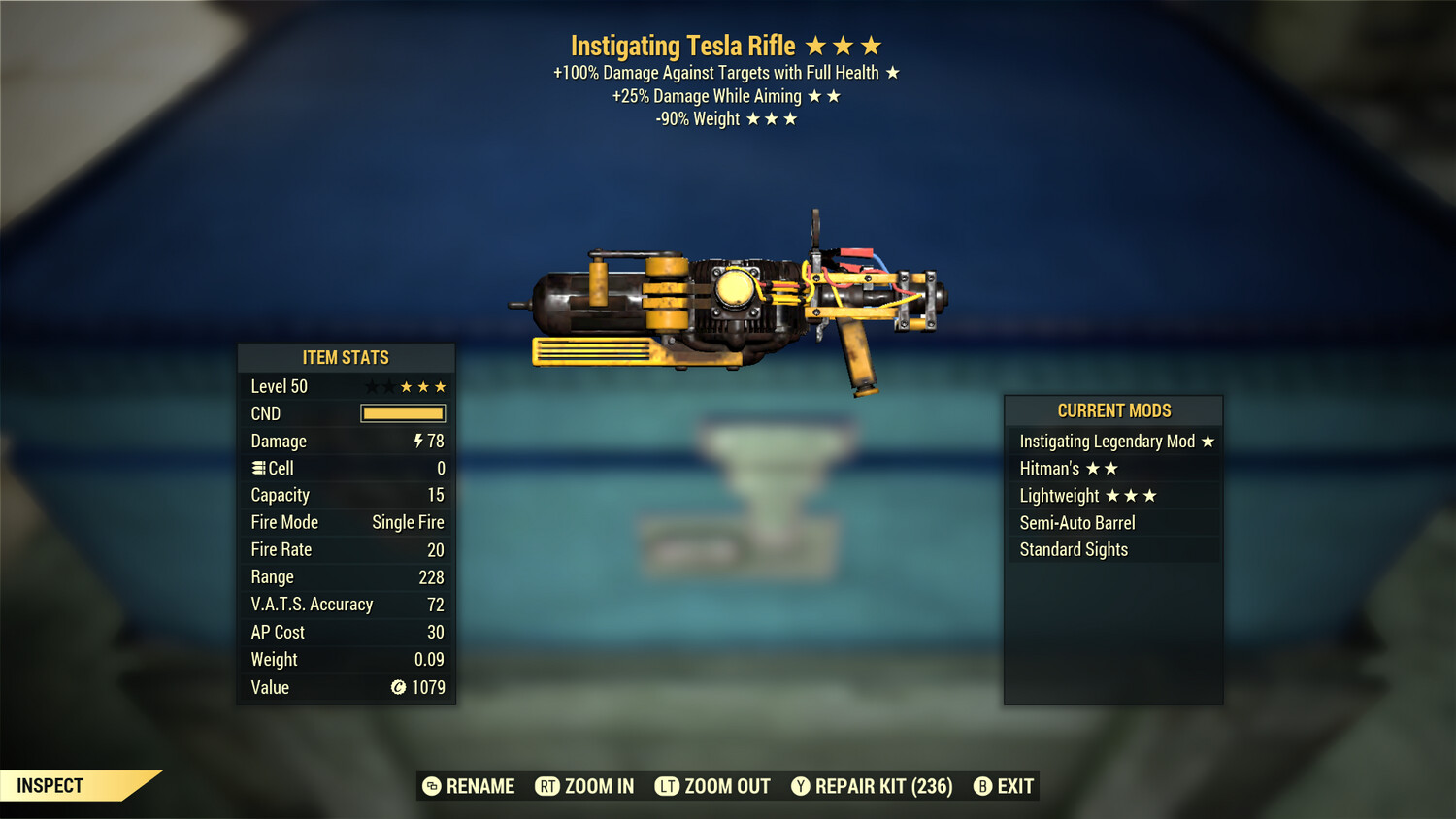The height and width of the screenshot is (819, 1456).
Task: Click the Y Repair Kit button icon
Action: 801,786
